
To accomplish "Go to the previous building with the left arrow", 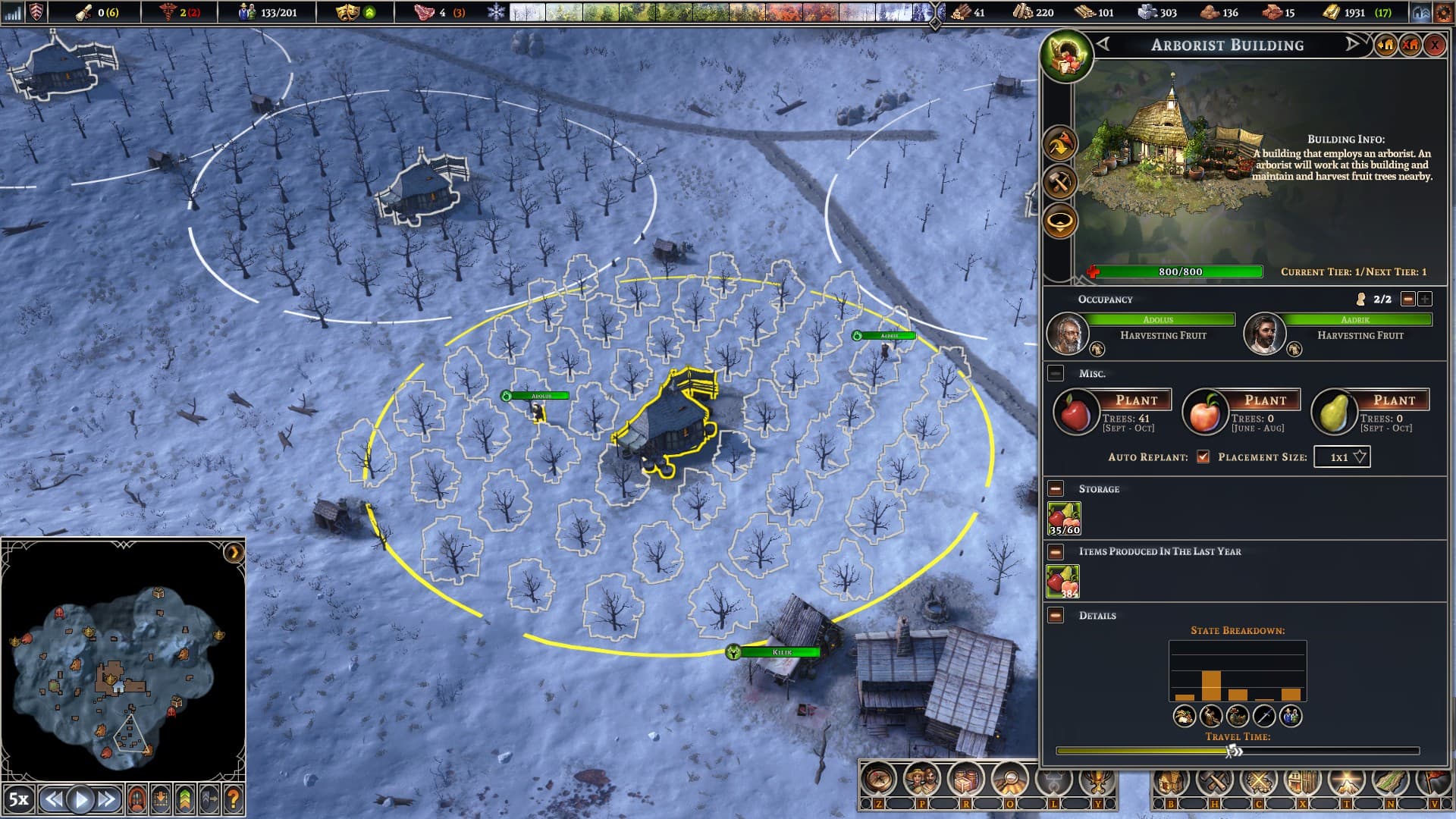I will click(1103, 45).
